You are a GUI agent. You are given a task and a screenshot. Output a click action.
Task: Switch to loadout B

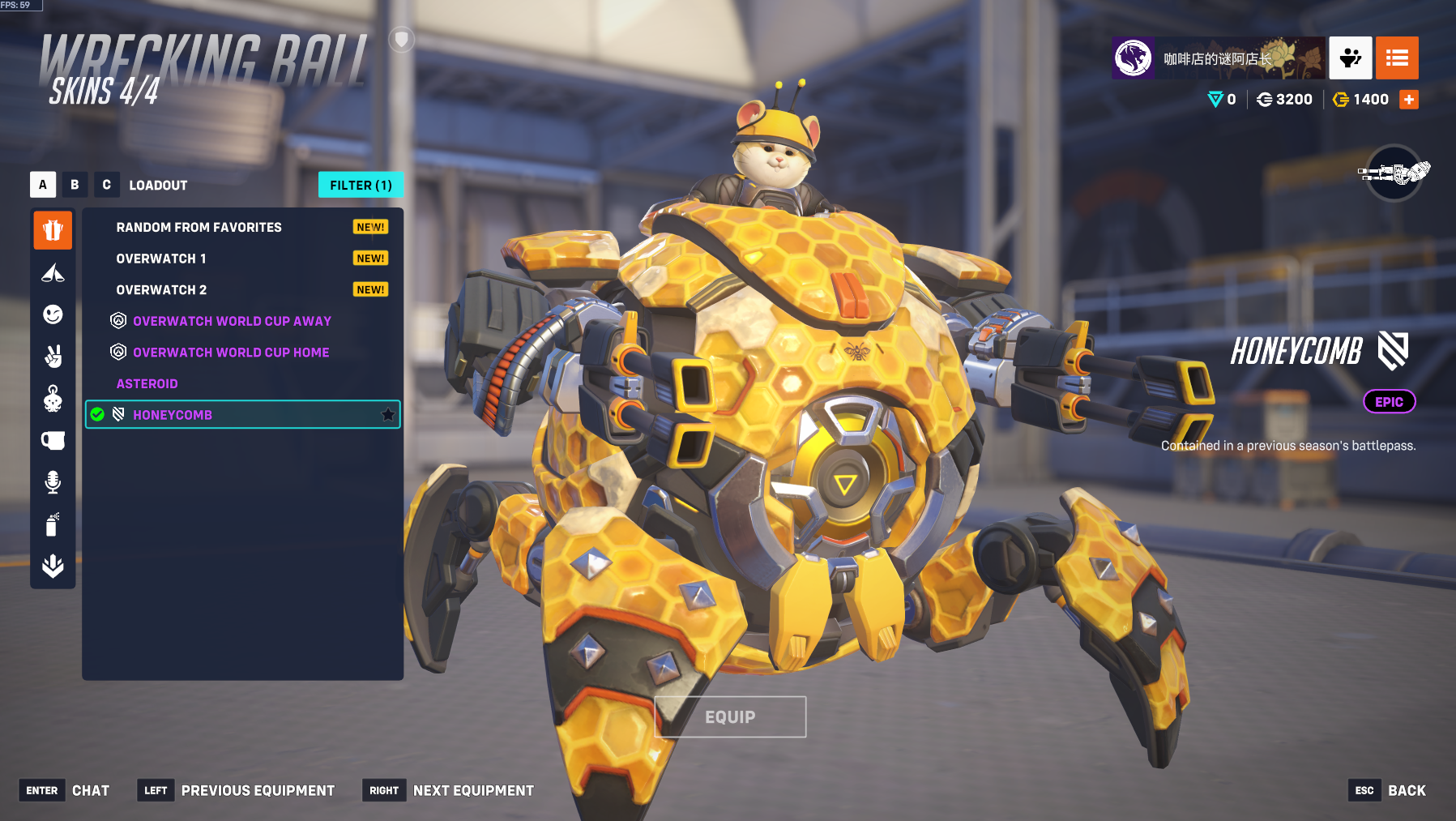coord(75,185)
